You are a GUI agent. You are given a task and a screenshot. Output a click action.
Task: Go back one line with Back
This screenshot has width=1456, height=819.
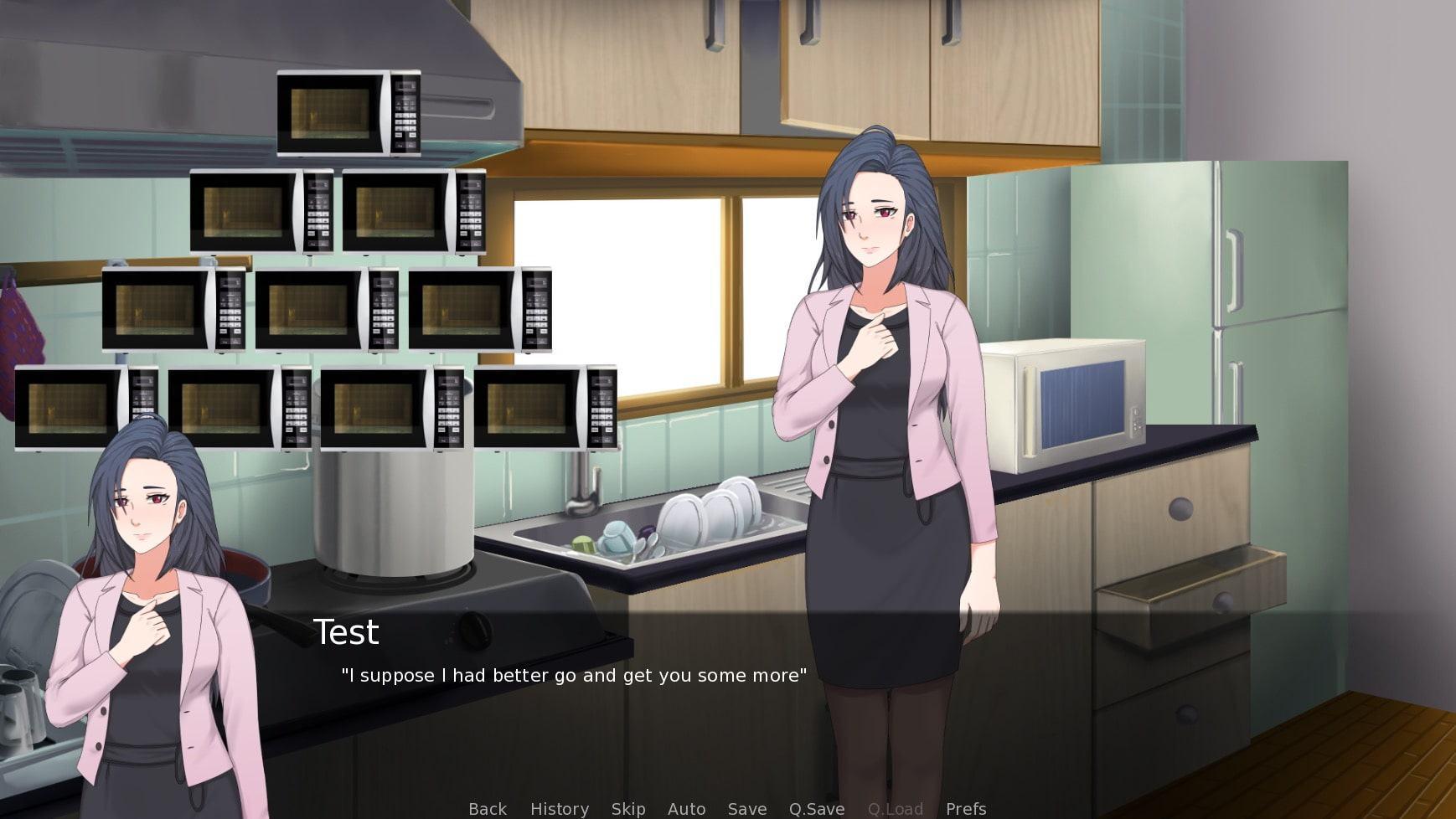pos(488,809)
